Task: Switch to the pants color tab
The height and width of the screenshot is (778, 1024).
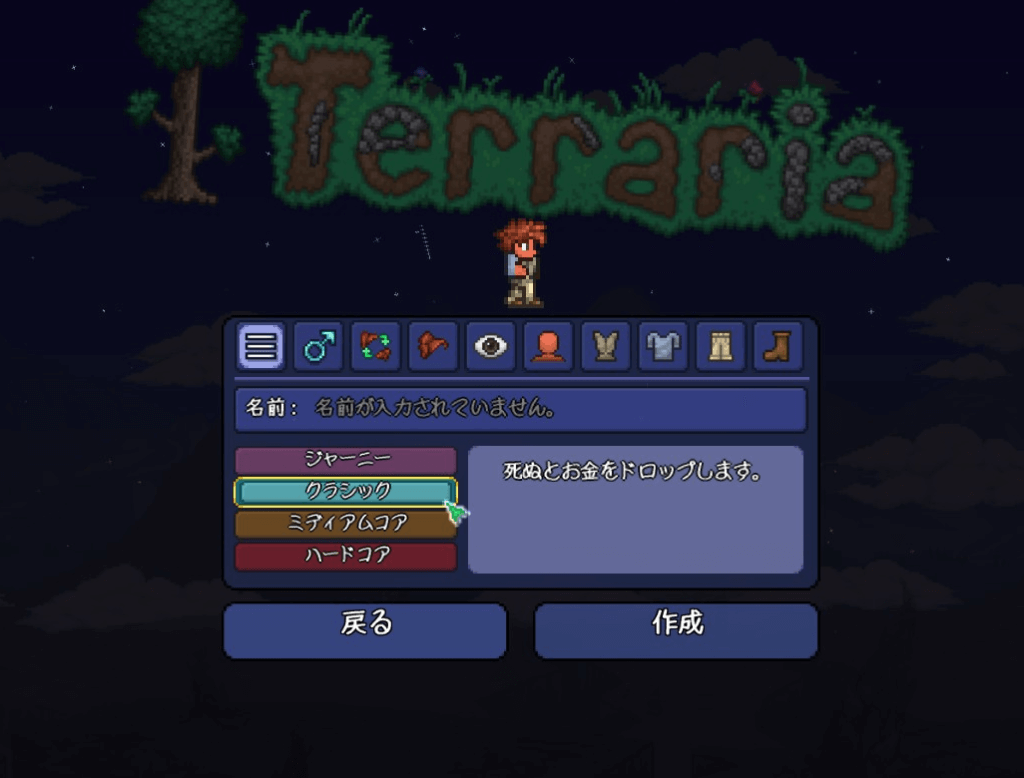Action: click(720, 347)
